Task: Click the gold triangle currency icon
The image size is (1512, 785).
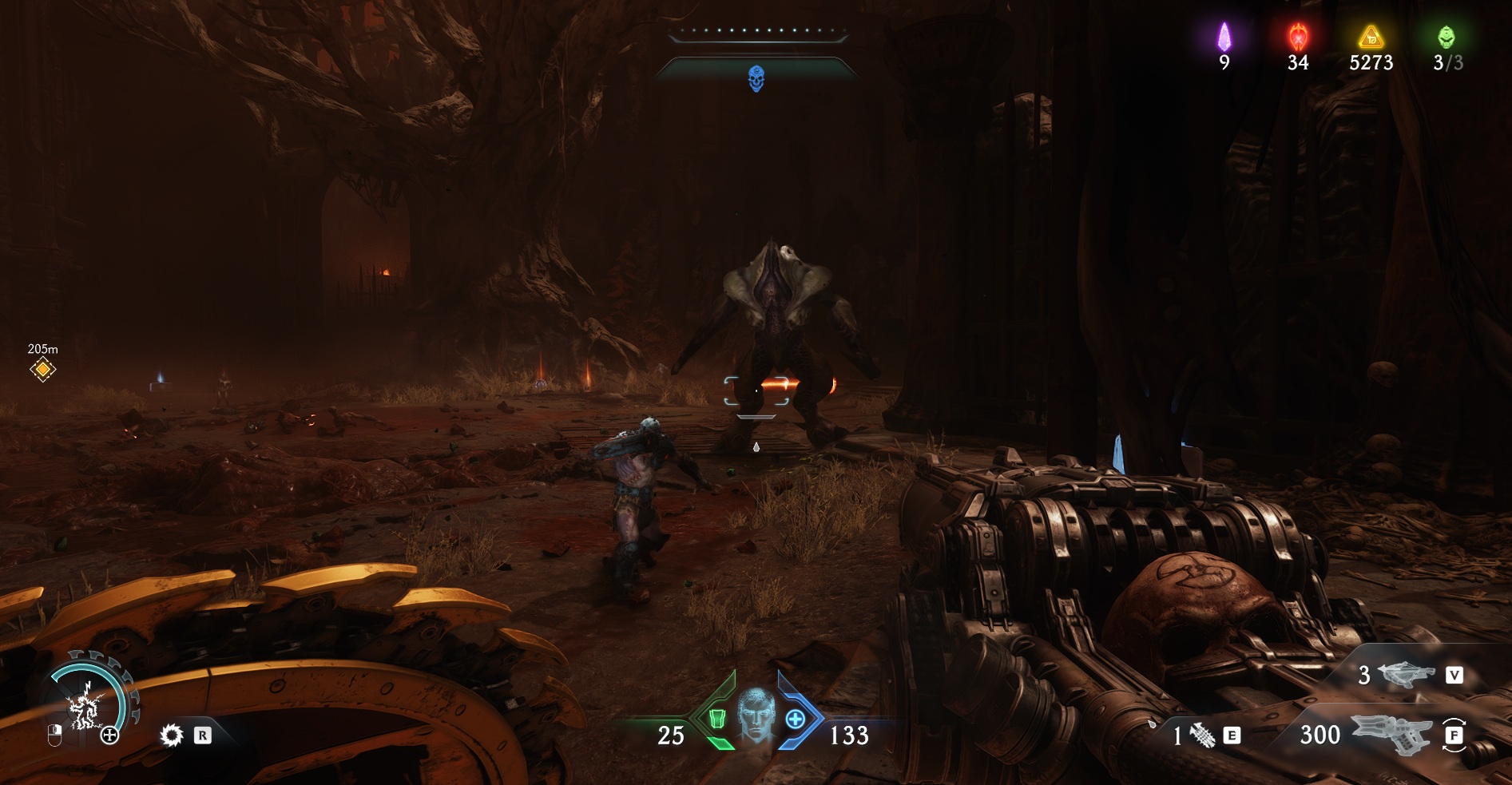Action: pyautogui.click(x=1371, y=37)
